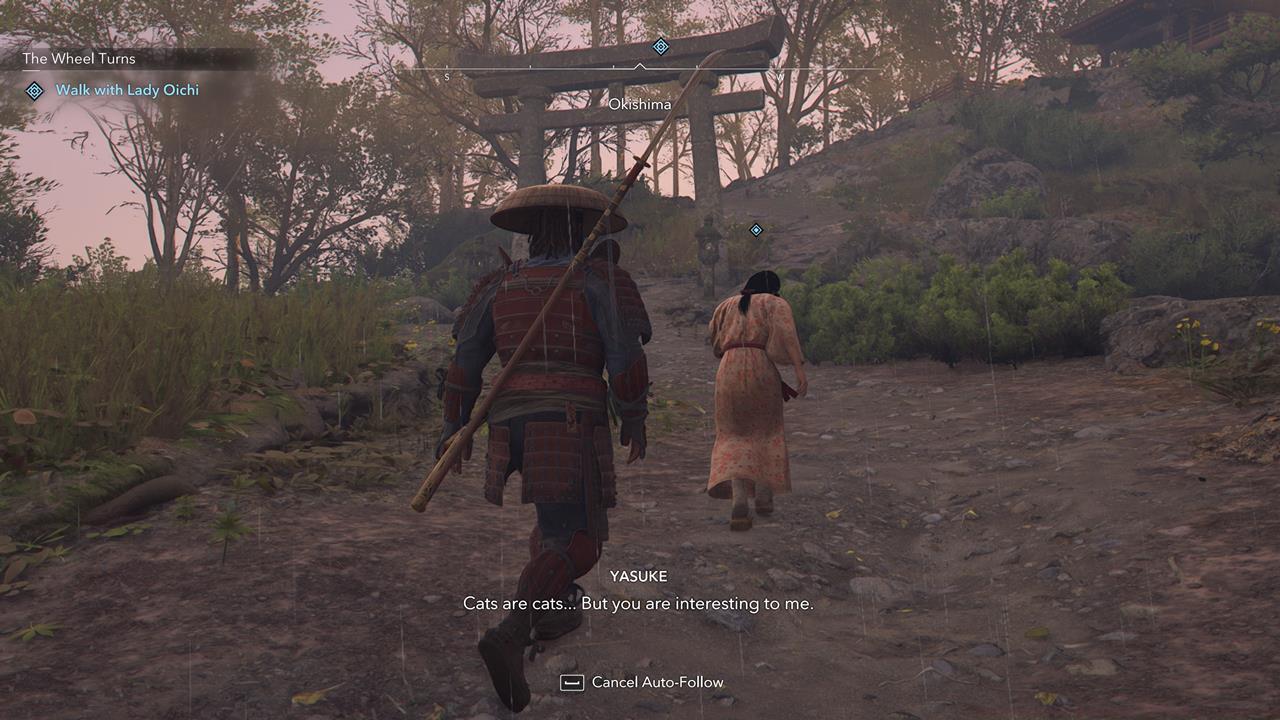Image resolution: width=1280 pixels, height=720 pixels.
Task: Click the waypoint diamond above Lady Oichi
Action: (x=754, y=229)
